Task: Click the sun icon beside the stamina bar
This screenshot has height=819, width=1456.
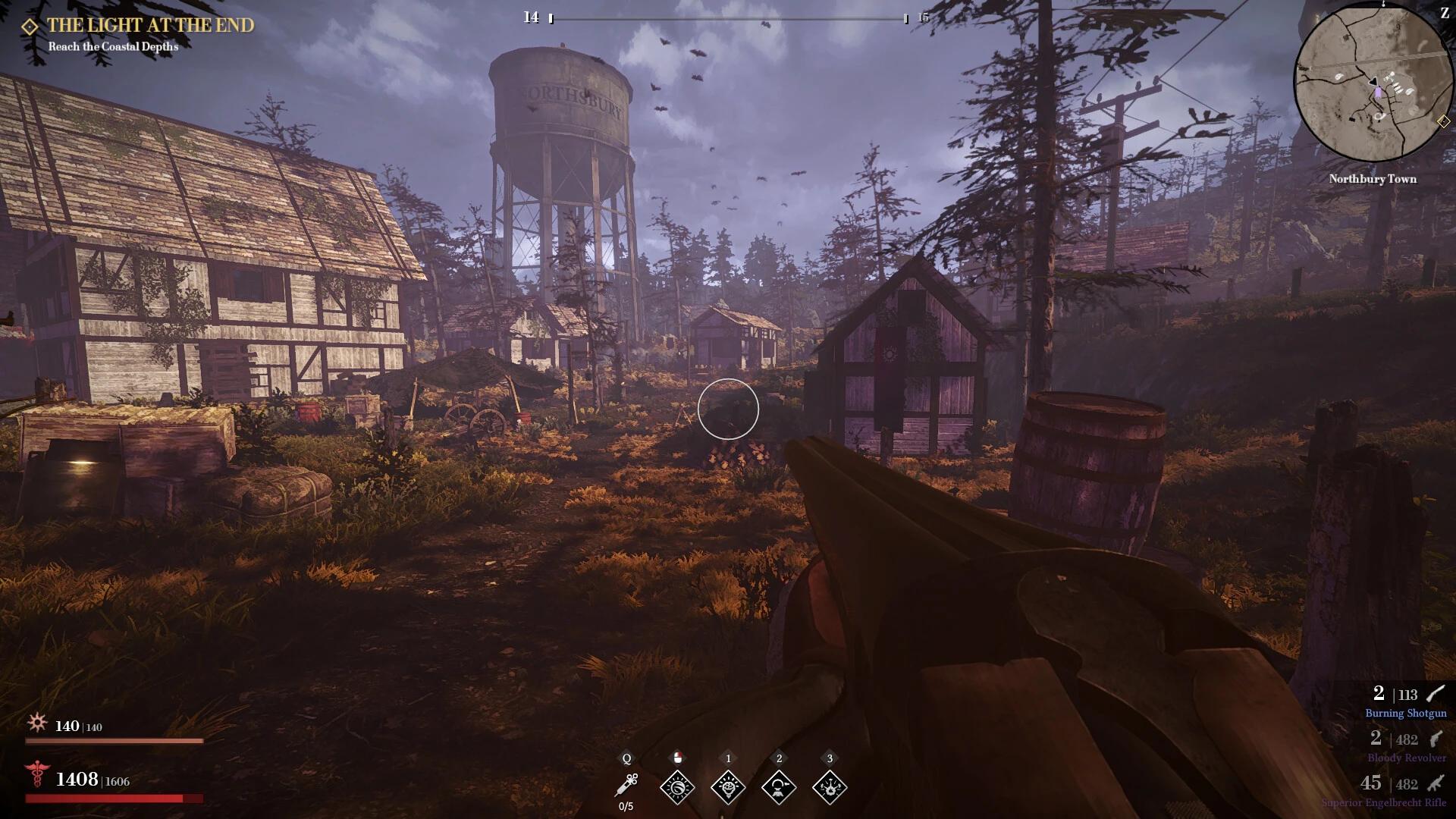Action: (36, 723)
